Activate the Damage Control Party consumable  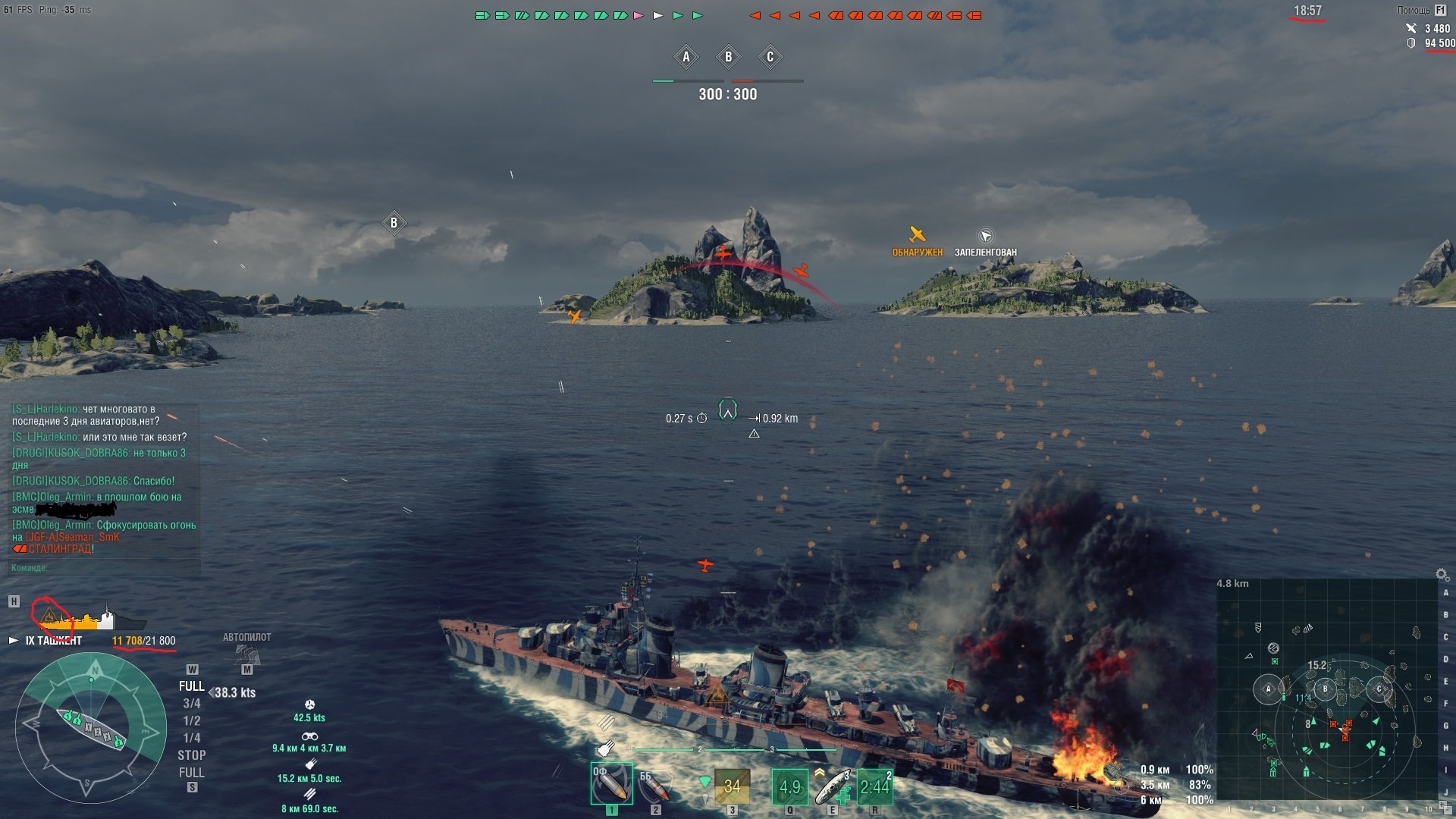pos(789,786)
